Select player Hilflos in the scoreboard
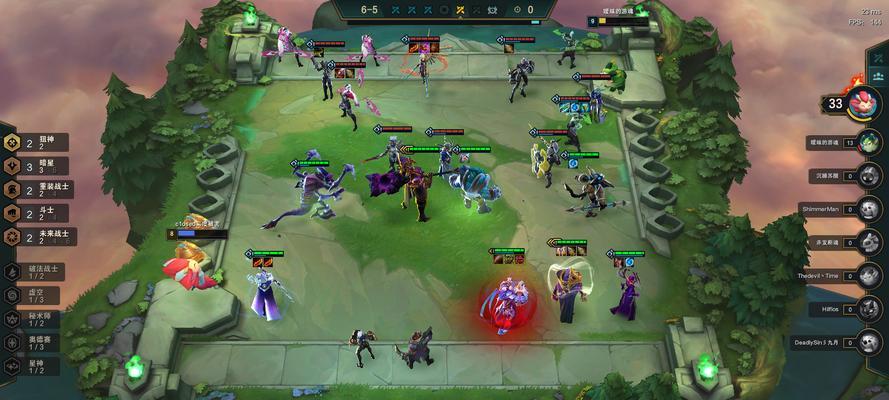The image size is (889, 400). tap(870, 310)
